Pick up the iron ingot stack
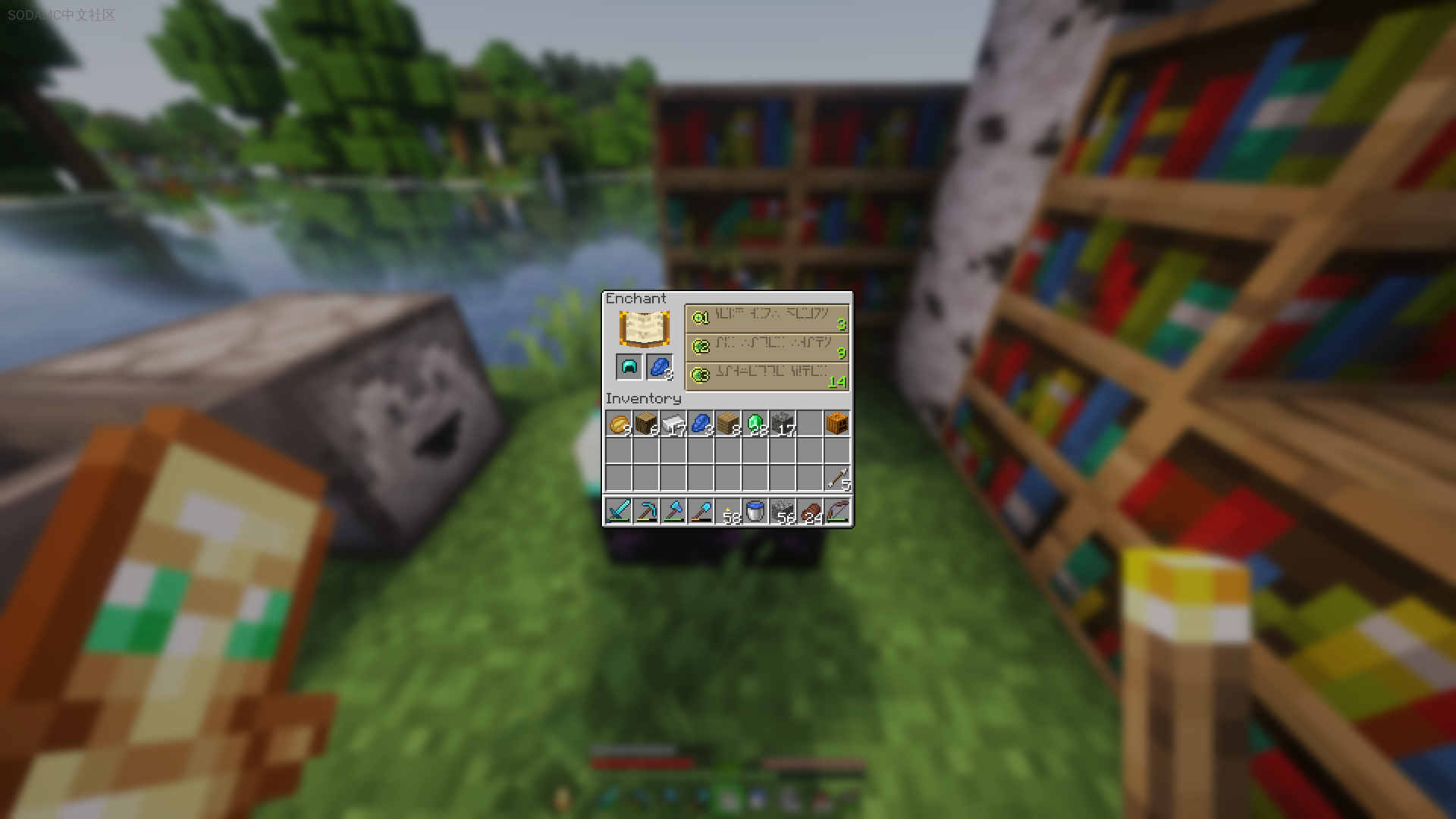Screen dimensions: 1456x819 [x=673, y=424]
